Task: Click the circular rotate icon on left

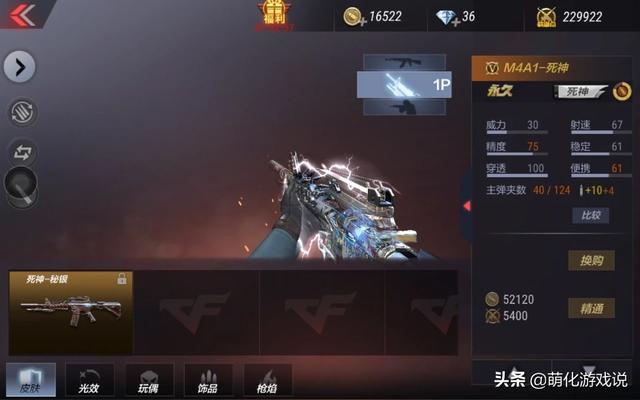Action: (x=21, y=112)
